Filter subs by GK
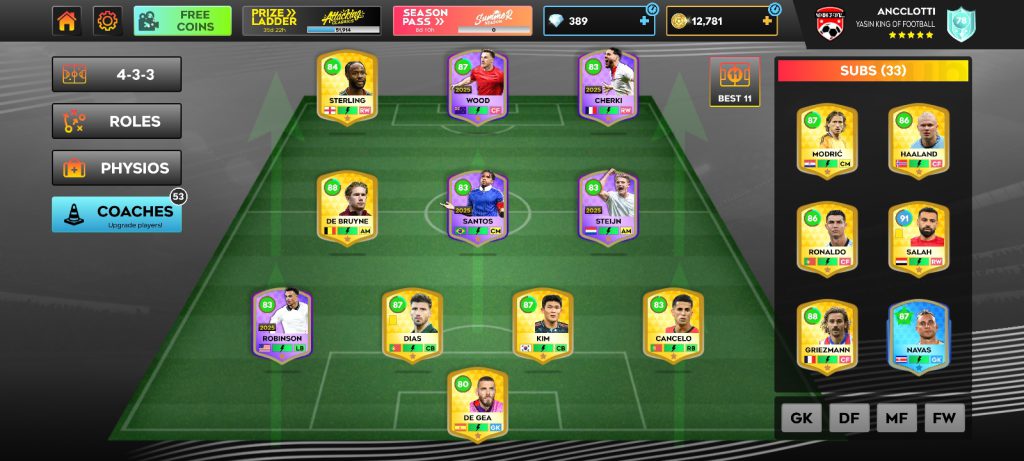This screenshot has width=1024, height=461. (801, 418)
